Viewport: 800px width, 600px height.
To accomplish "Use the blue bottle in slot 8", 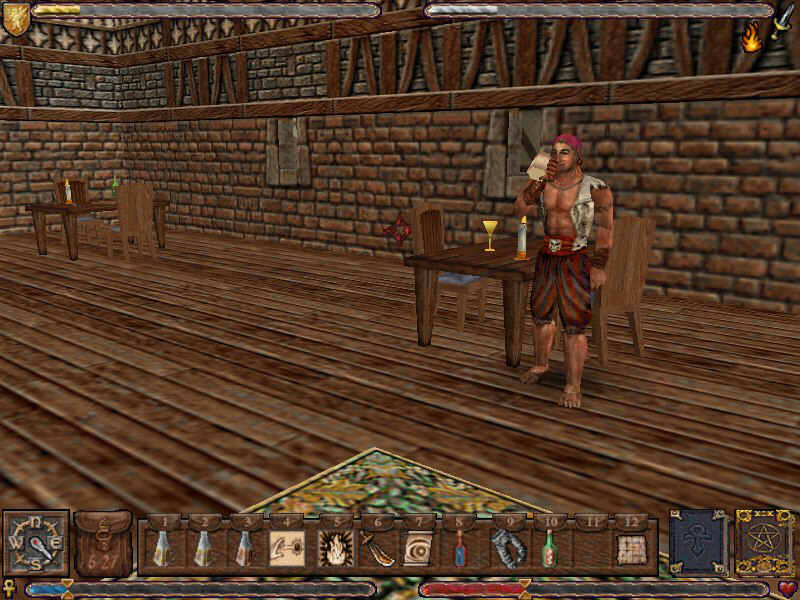I will tap(460, 548).
